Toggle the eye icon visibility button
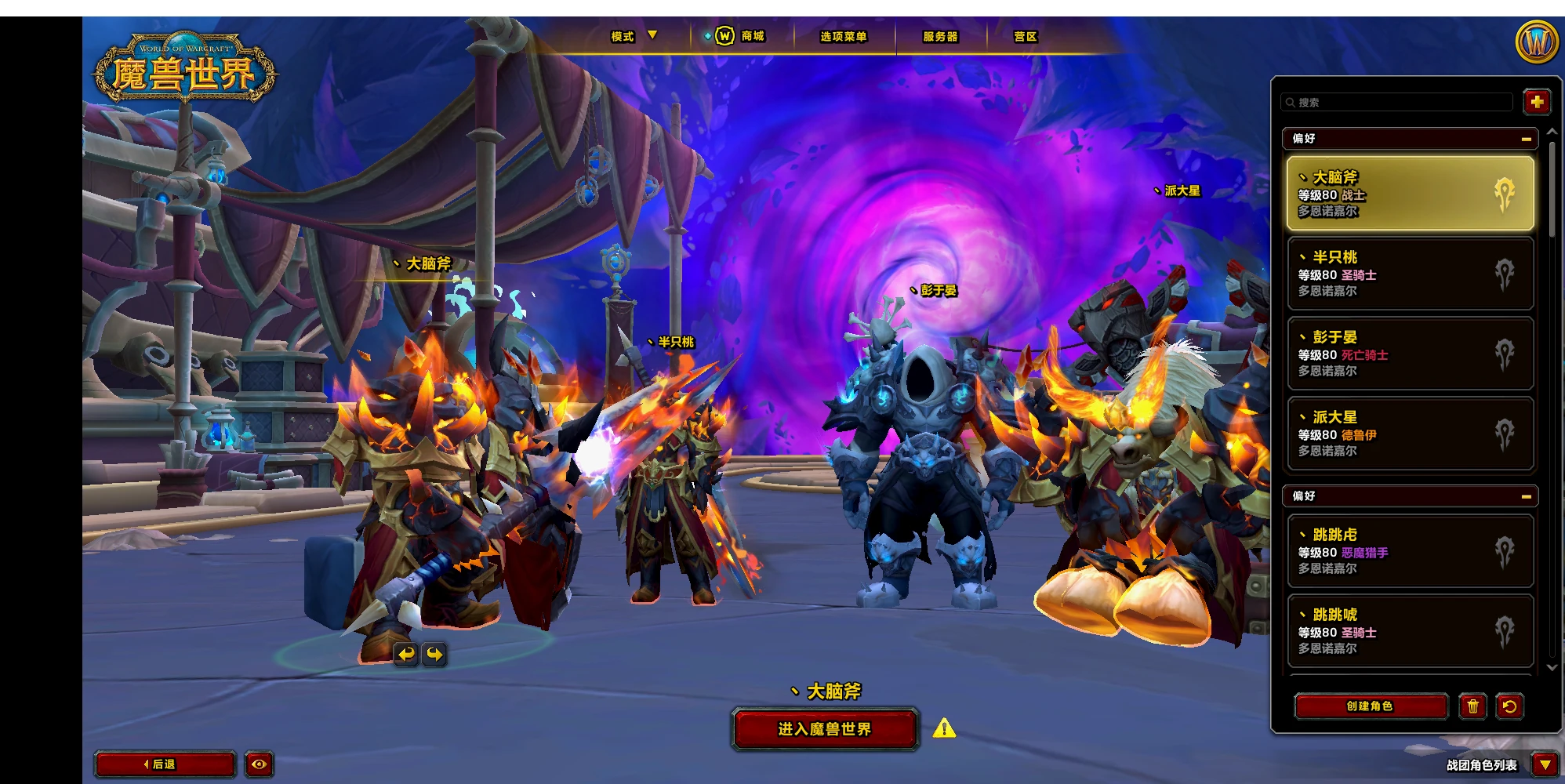 (x=260, y=764)
